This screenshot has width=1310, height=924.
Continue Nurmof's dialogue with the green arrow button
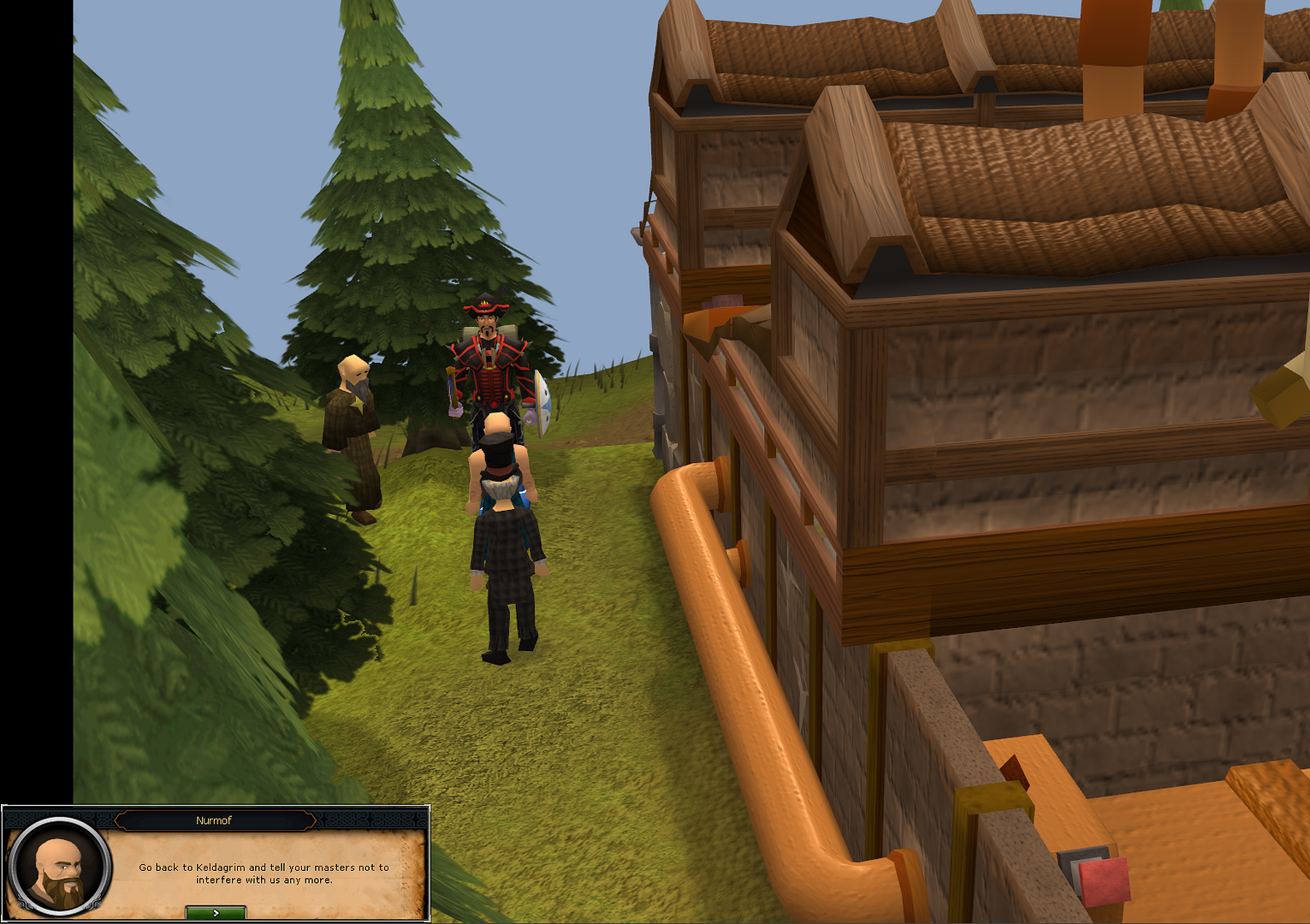click(216, 913)
